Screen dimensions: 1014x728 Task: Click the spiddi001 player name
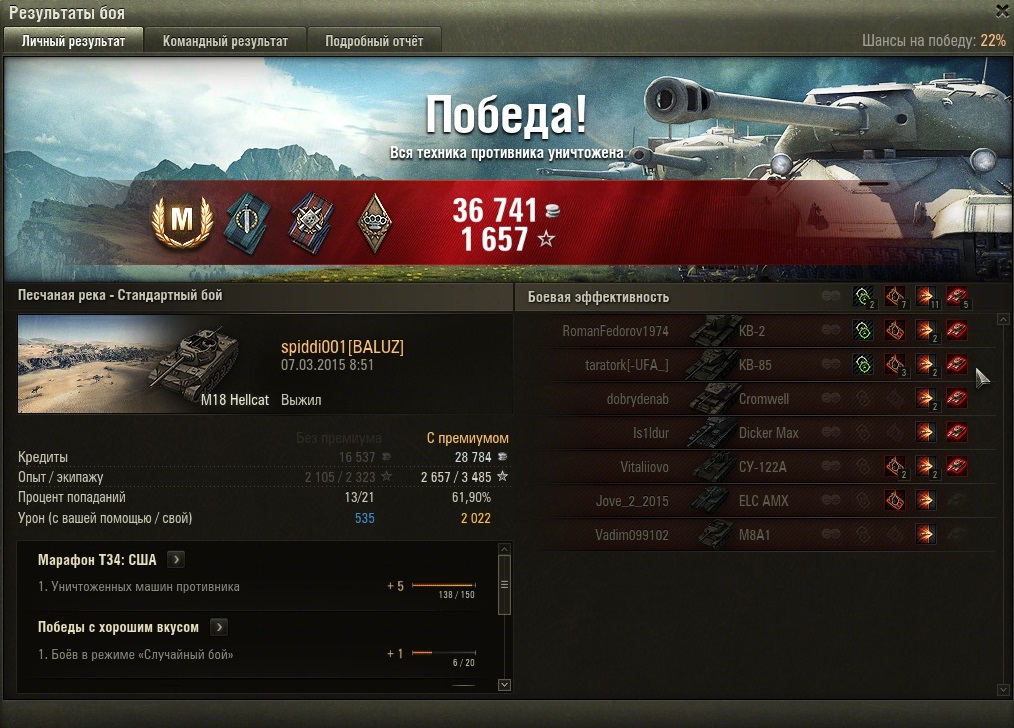click(x=342, y=347)
